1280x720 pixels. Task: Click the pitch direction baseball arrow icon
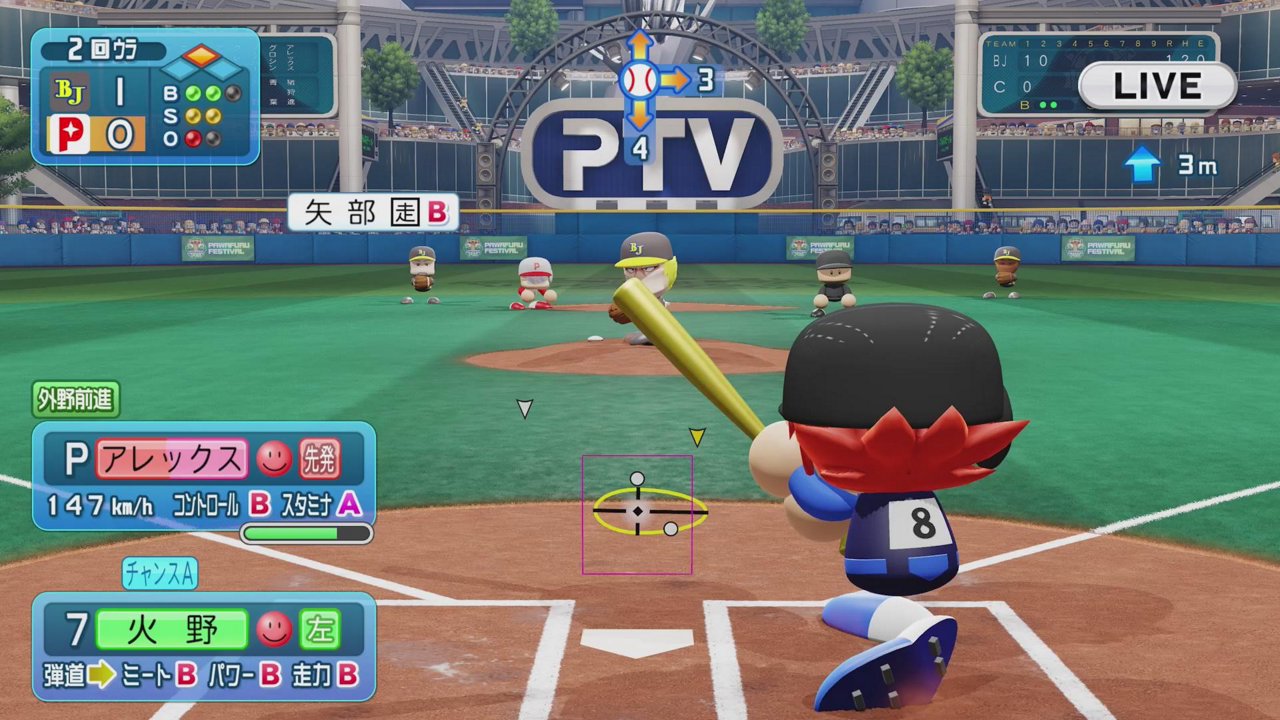pos(640,79)
